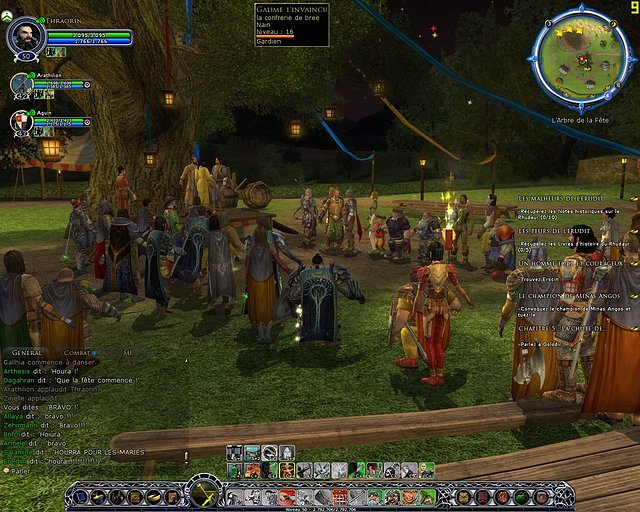Click the red-highlighted skill in main hotbar
This screenshot has height=512, width=640.
point(340,496)
